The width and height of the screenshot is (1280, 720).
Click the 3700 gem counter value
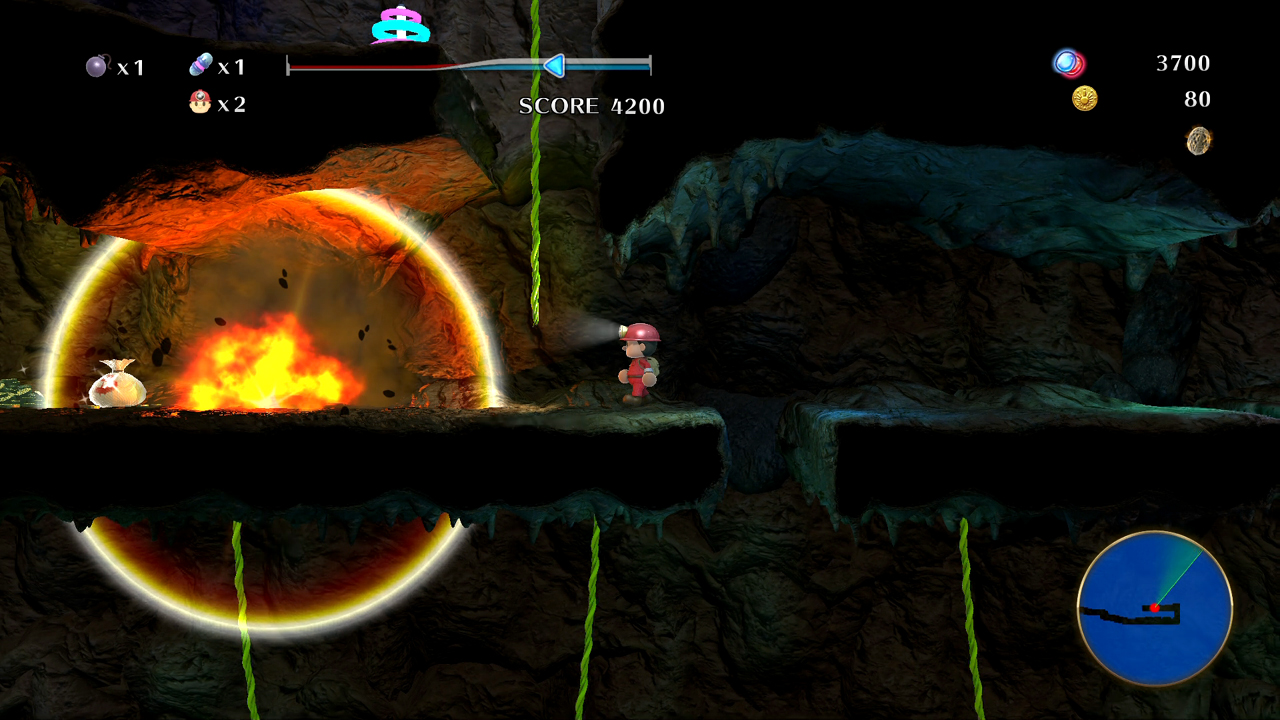1184,63
